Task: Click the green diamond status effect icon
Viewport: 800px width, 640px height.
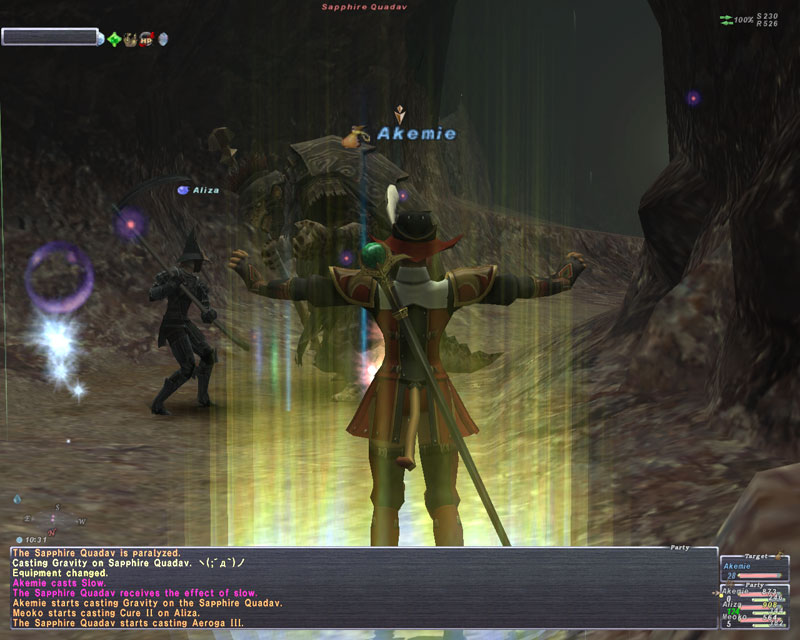Action: click(114, 39)
